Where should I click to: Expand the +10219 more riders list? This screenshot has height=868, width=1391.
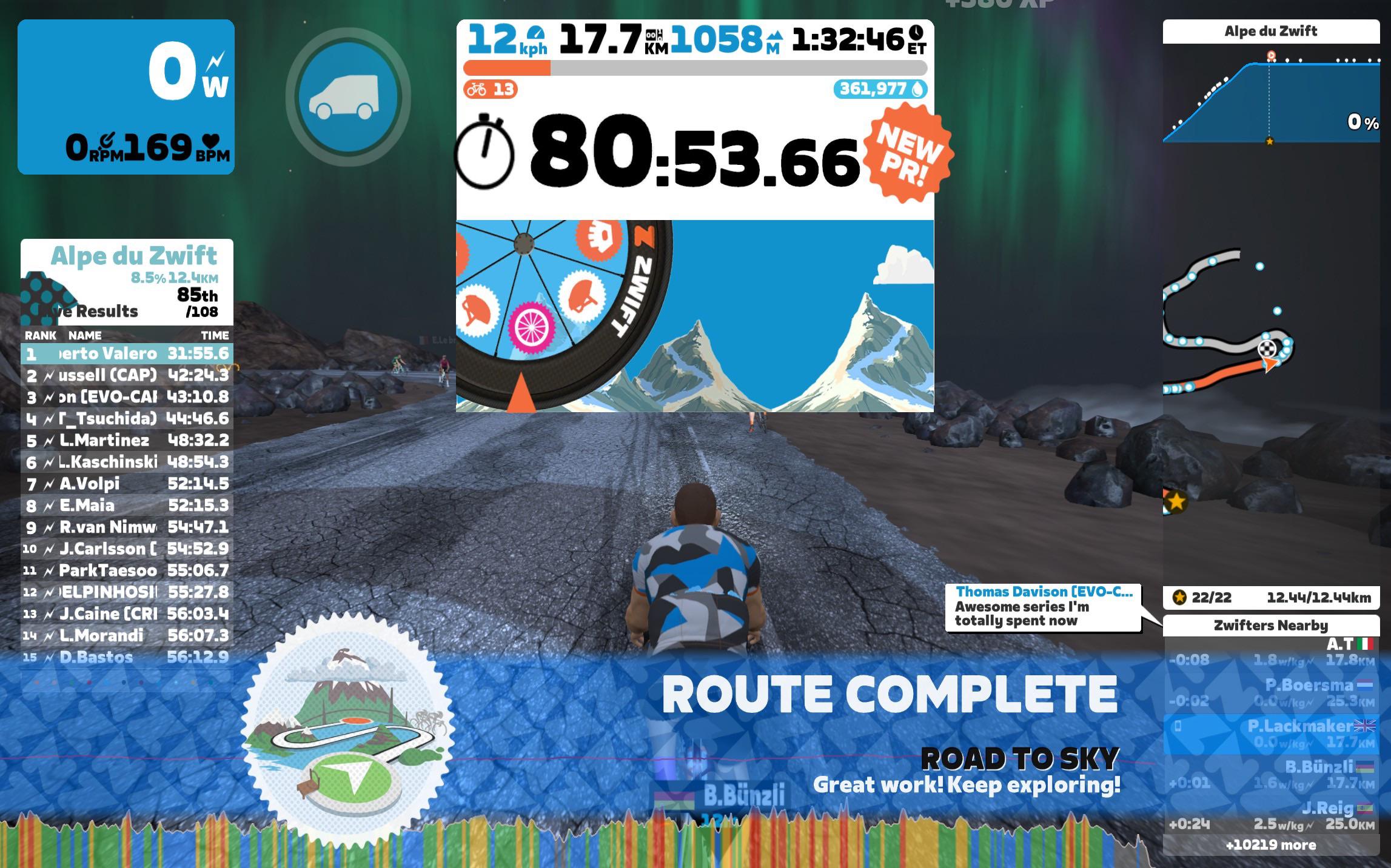[1271, 845]
